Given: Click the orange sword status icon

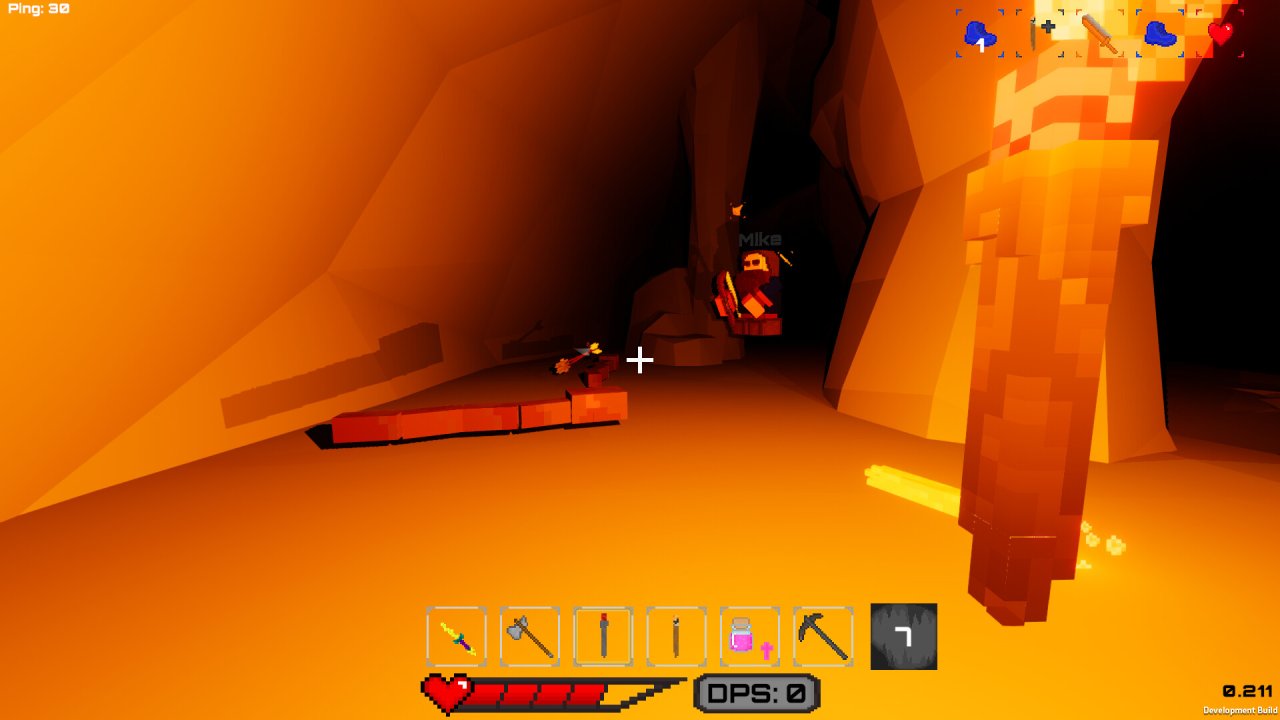Looking at the screenshot, I should point(1100,34).
